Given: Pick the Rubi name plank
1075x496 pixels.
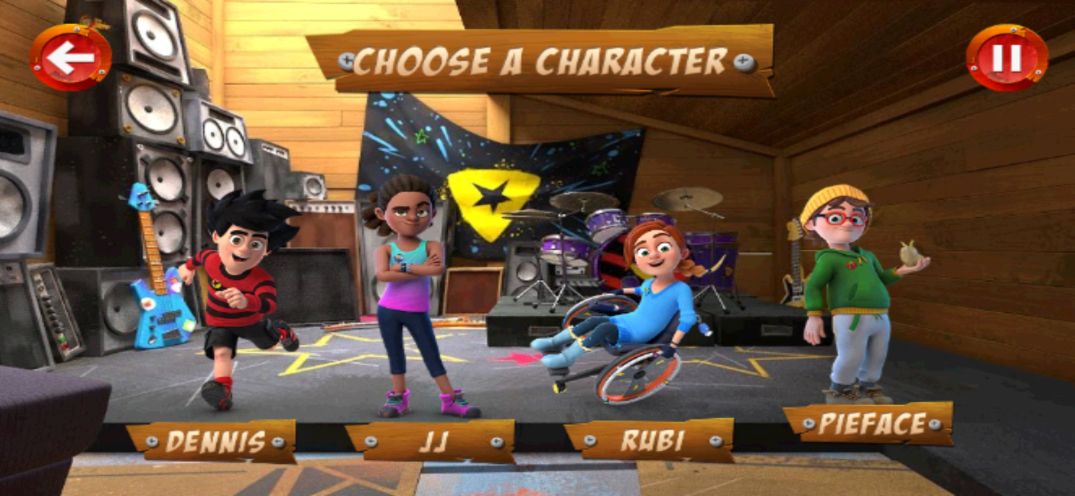Looking at the screenshot, I should pyautogui.click(x=649, y=440).
